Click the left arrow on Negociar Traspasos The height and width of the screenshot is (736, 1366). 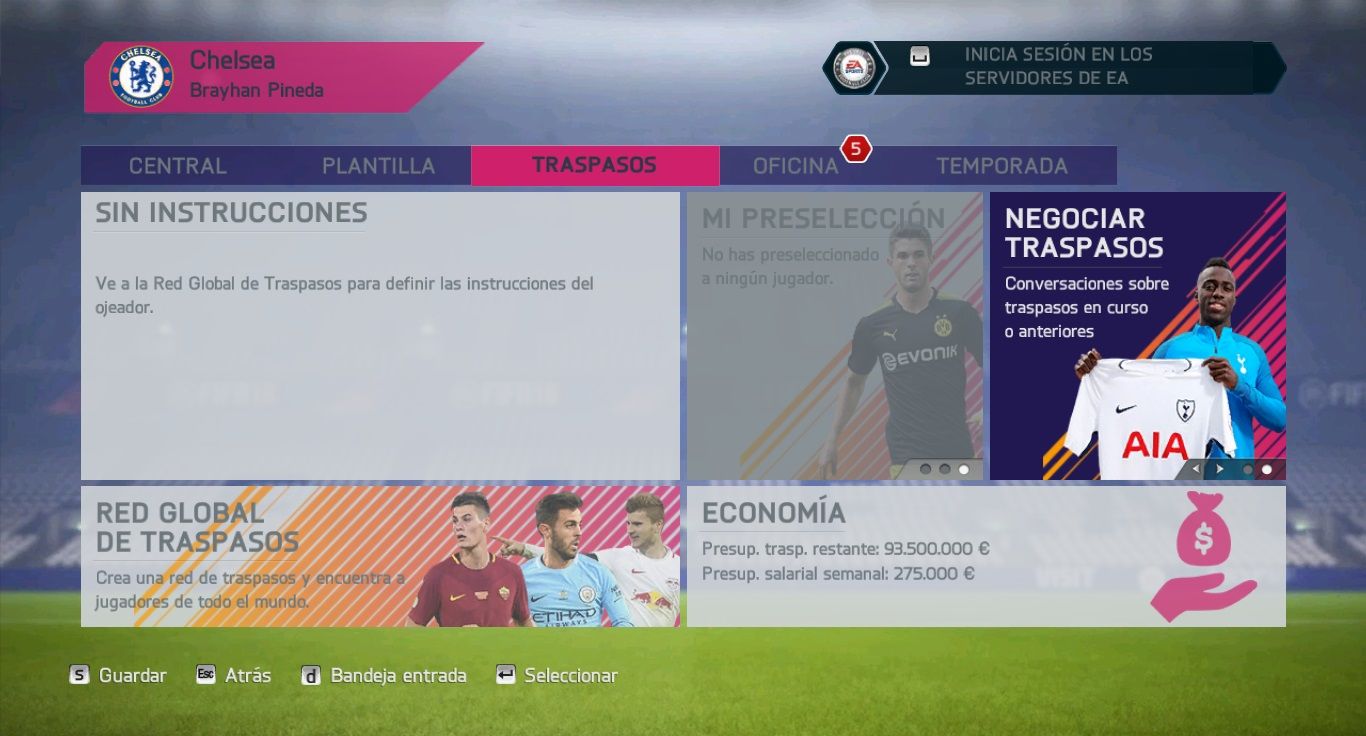(x=1196, y=469)
